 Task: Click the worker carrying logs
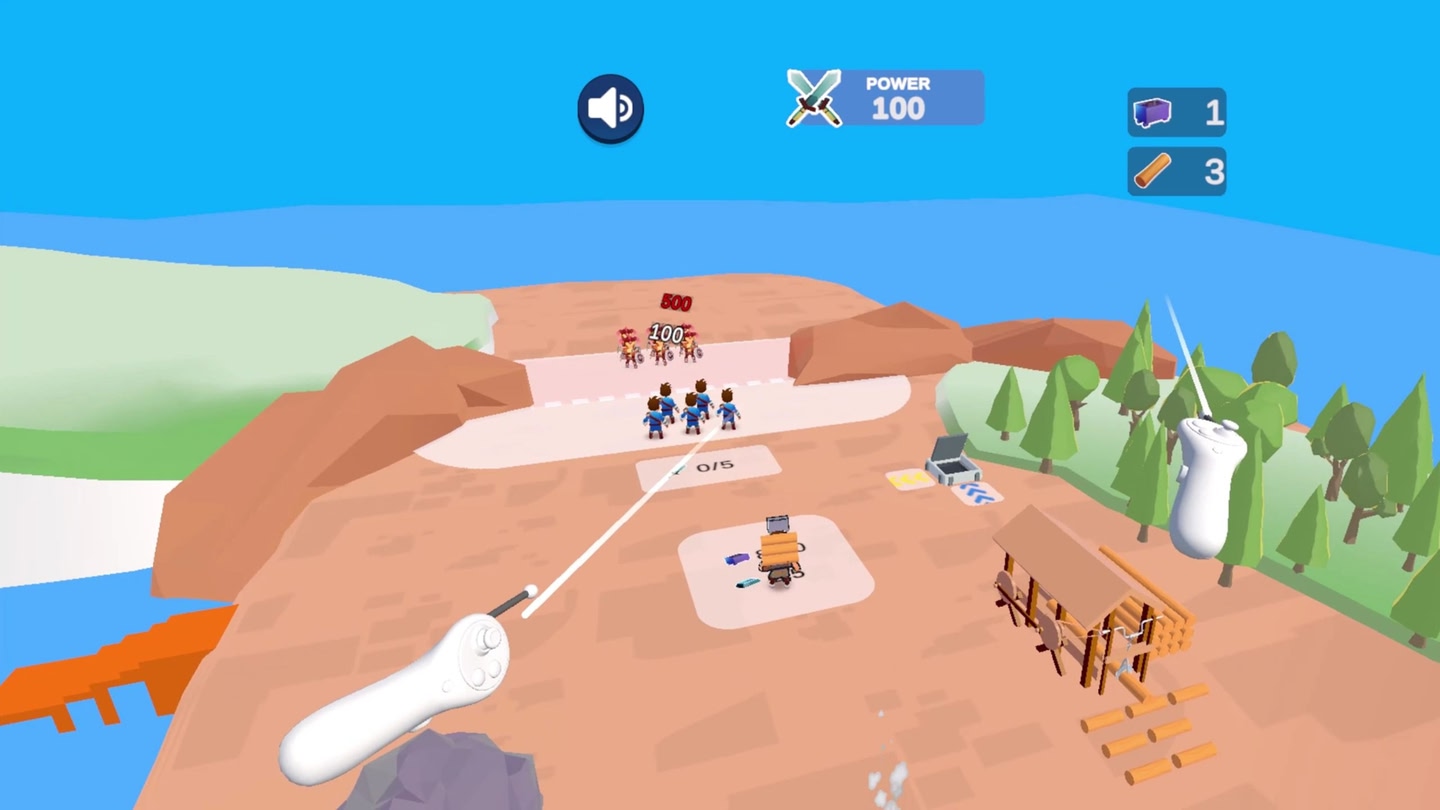[778, 550]
